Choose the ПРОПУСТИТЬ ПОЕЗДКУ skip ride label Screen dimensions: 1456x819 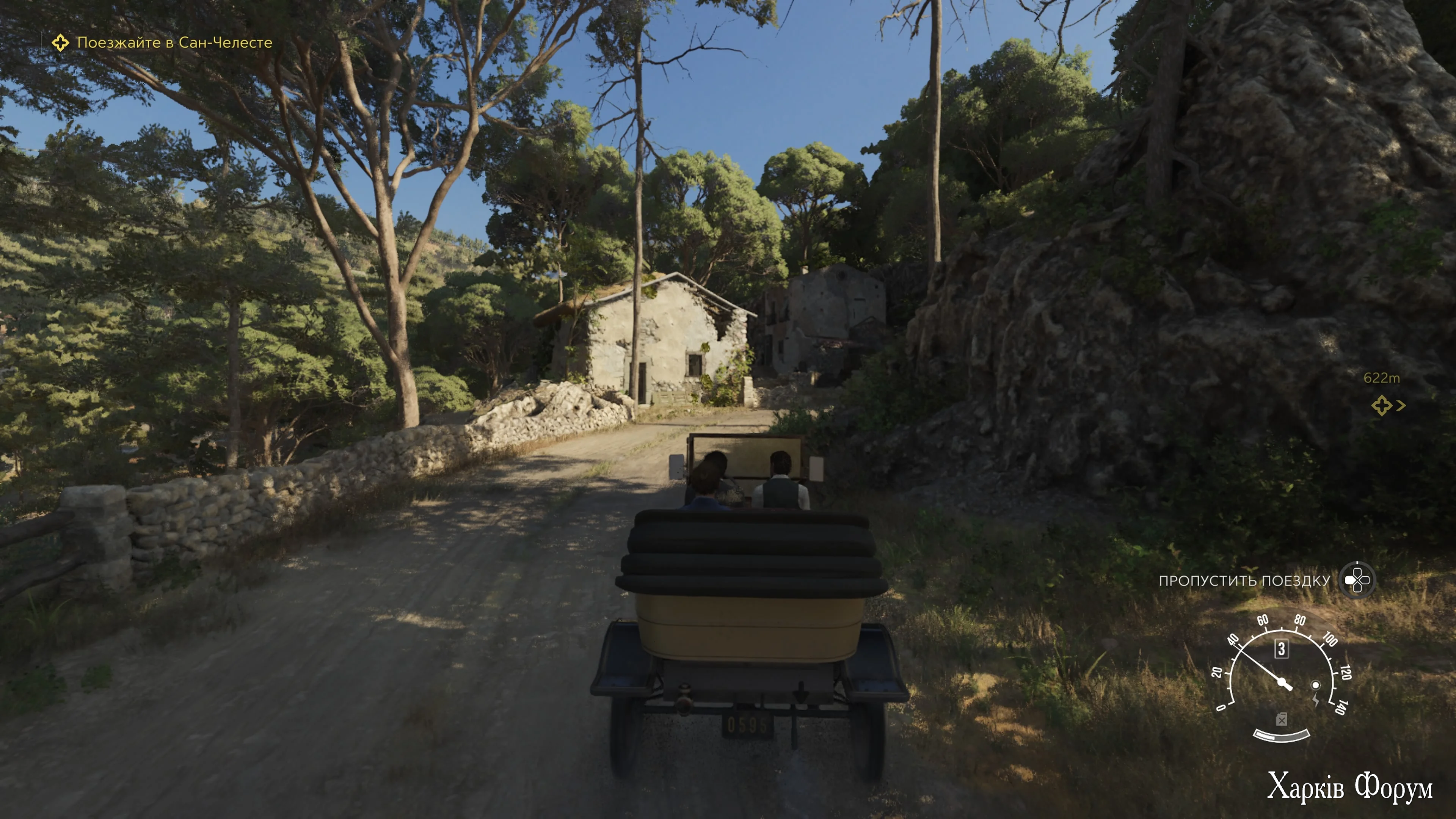pyautogui.click(x=1244, y=581)
